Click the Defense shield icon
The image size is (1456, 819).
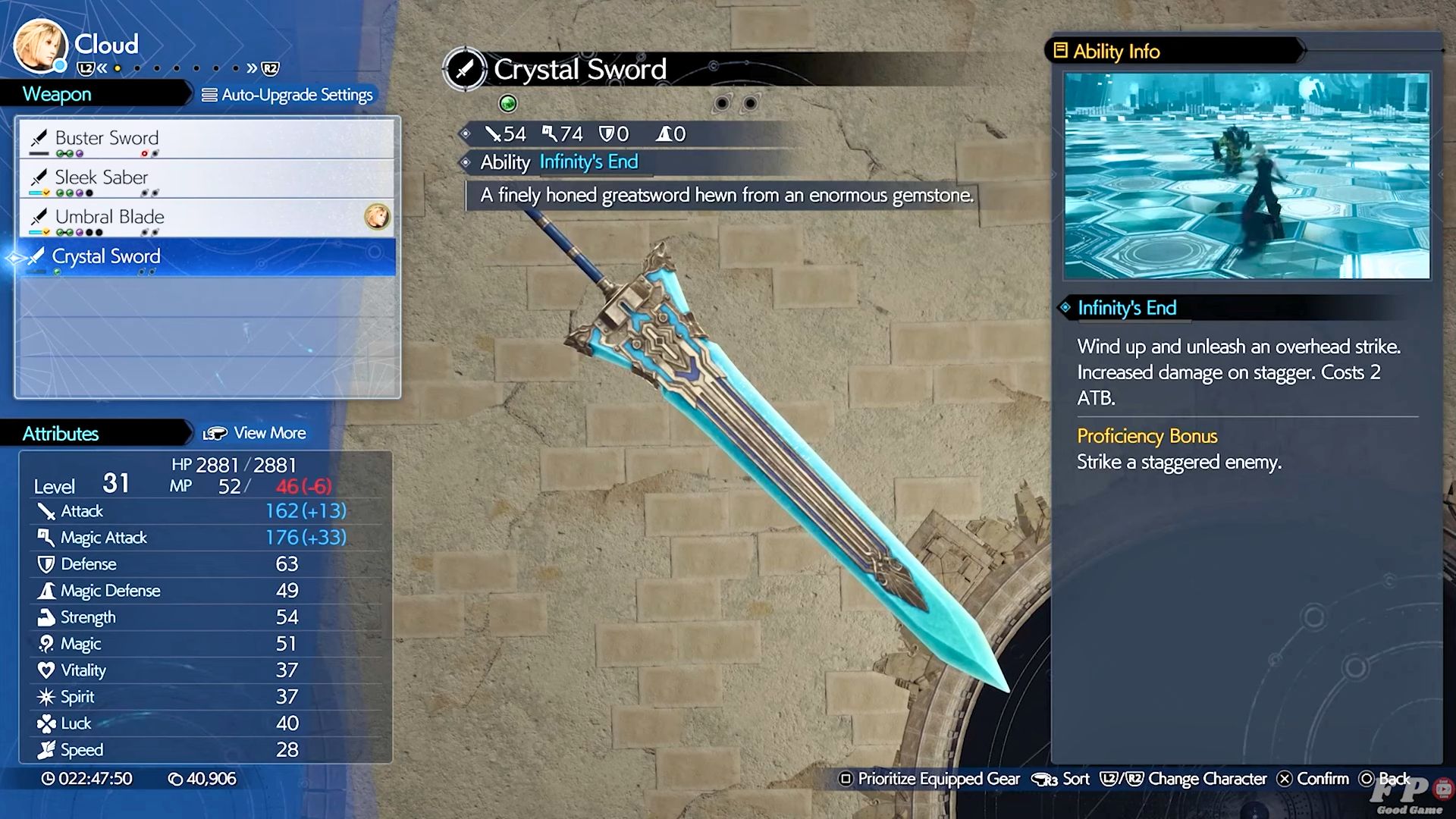45,563
